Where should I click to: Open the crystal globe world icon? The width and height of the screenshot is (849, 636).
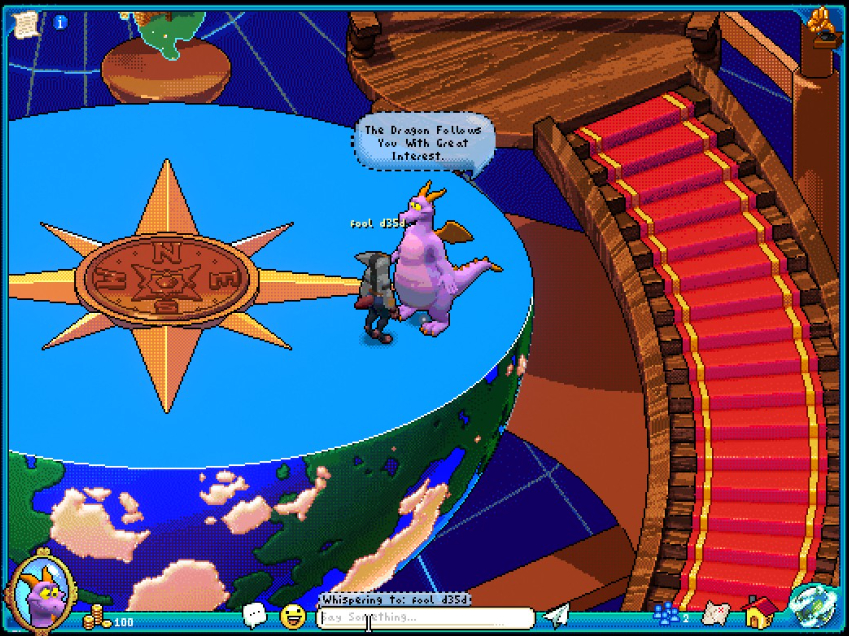coord(808,603)
